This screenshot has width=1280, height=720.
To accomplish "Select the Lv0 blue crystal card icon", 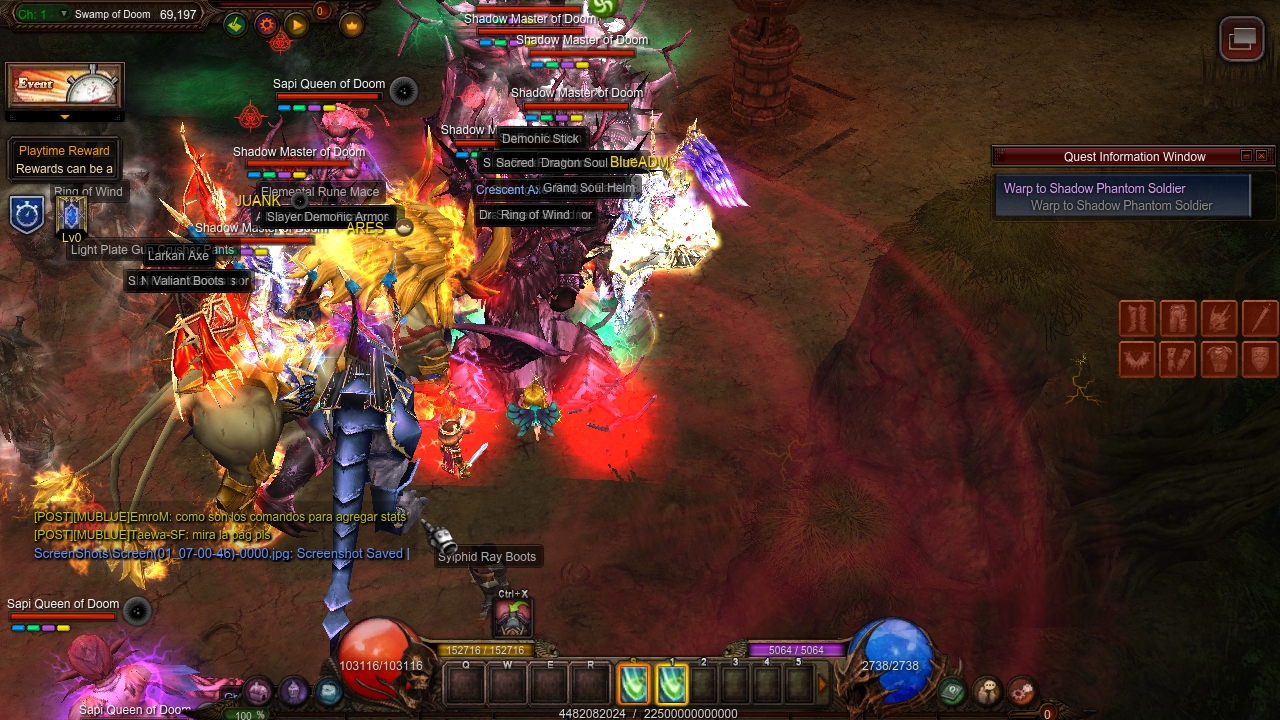I will pyautogui.click(x=71, y=214).
